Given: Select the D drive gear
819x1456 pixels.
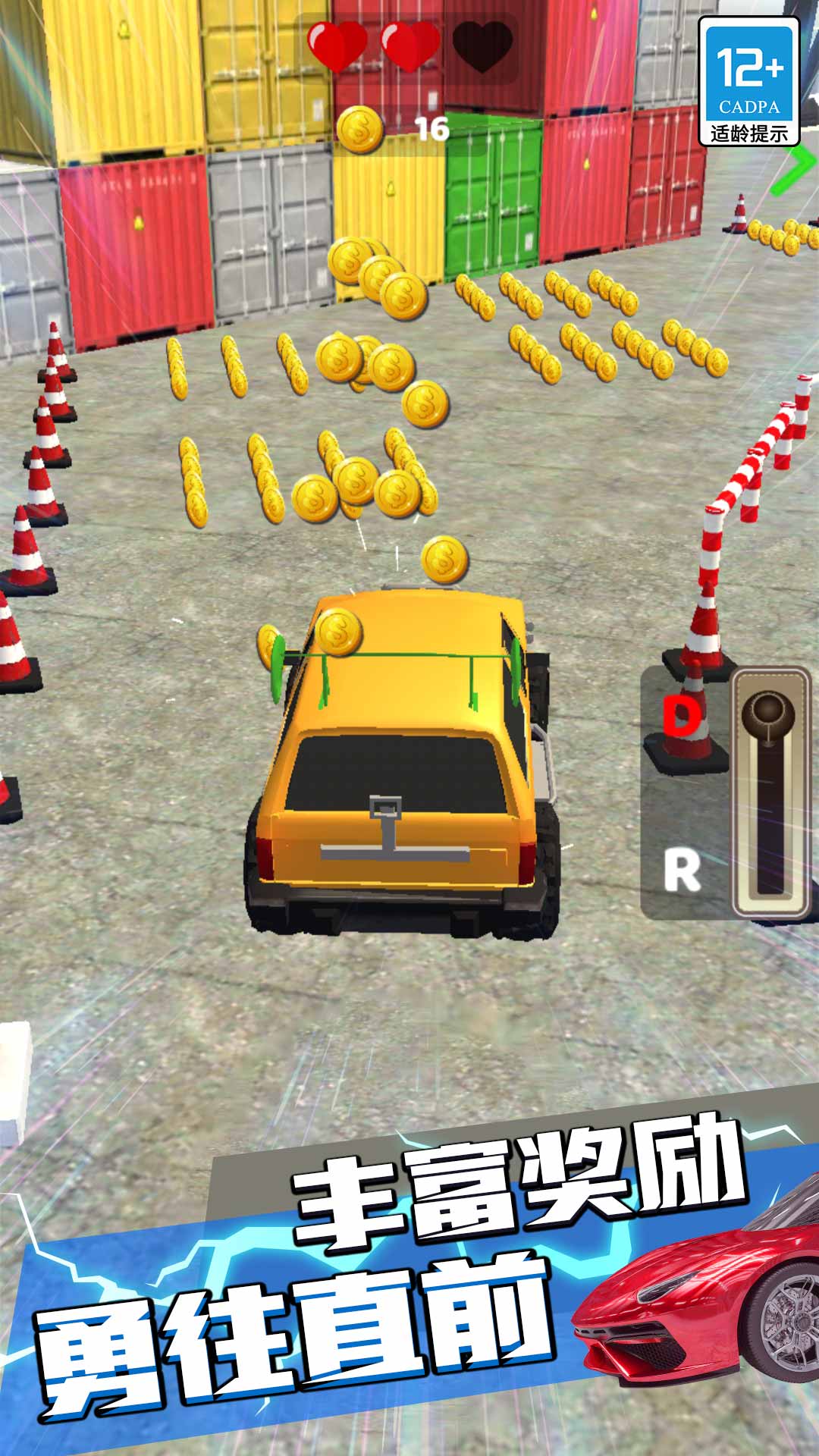Looking at the screenshot, I should 682,715.
